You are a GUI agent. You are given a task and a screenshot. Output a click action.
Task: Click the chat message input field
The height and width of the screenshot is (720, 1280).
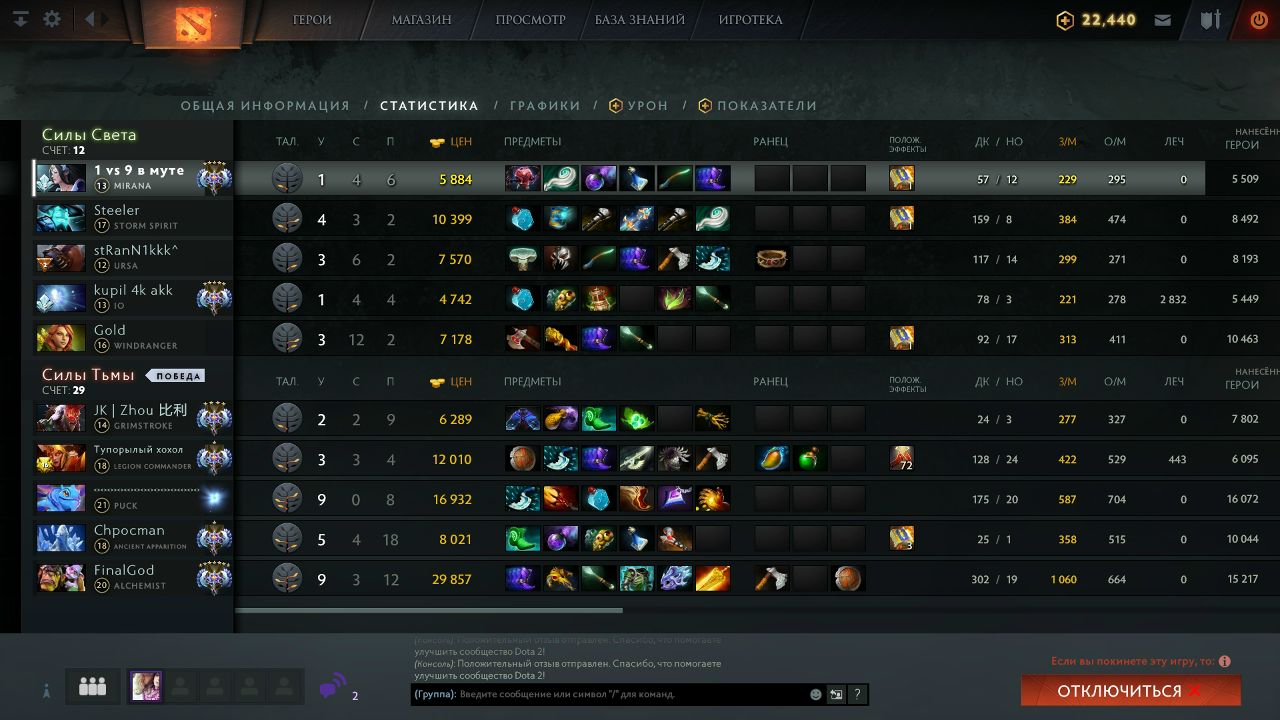click(x=630, y=694)
